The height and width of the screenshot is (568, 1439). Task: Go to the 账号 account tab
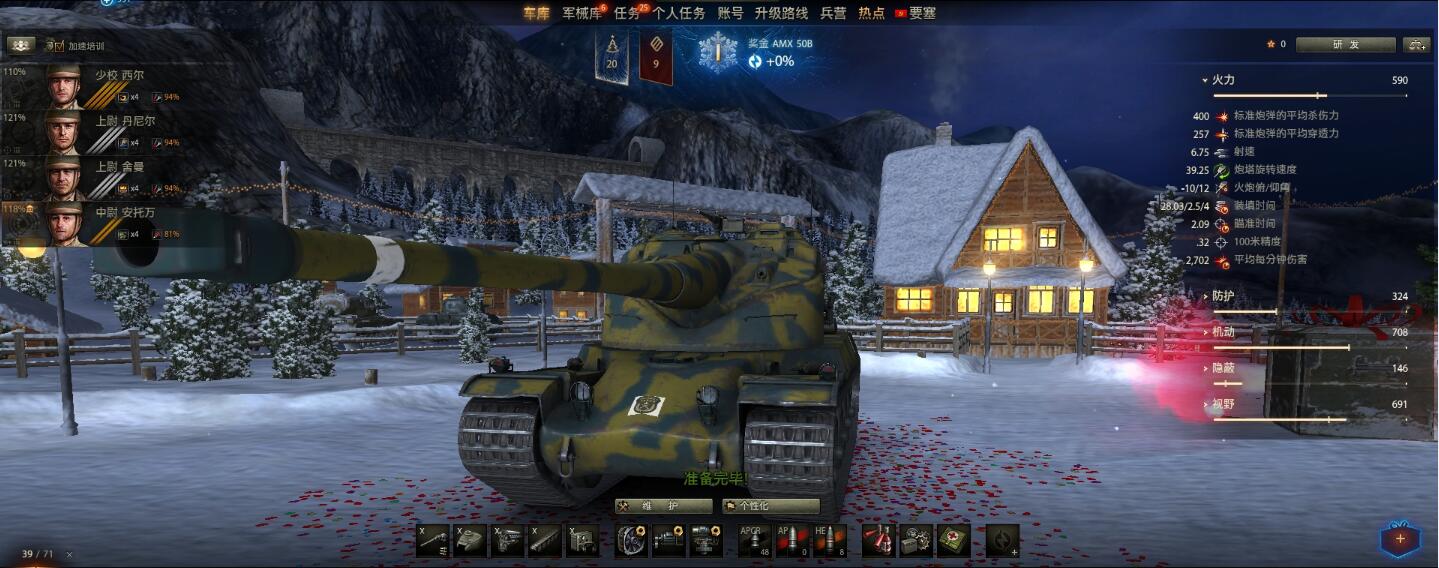pos(731,13)
